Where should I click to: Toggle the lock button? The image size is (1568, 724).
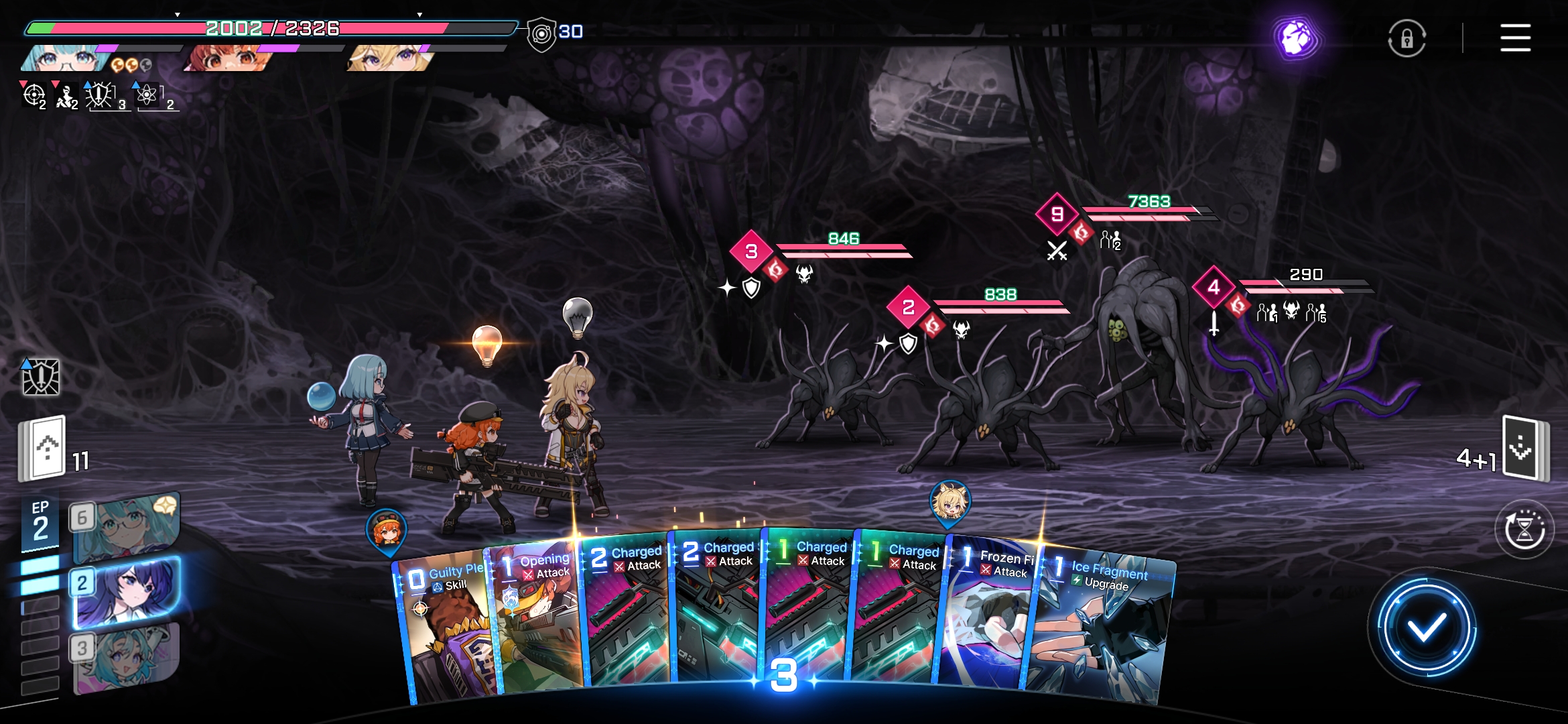pyautogui.click(x=1407, y=39)
